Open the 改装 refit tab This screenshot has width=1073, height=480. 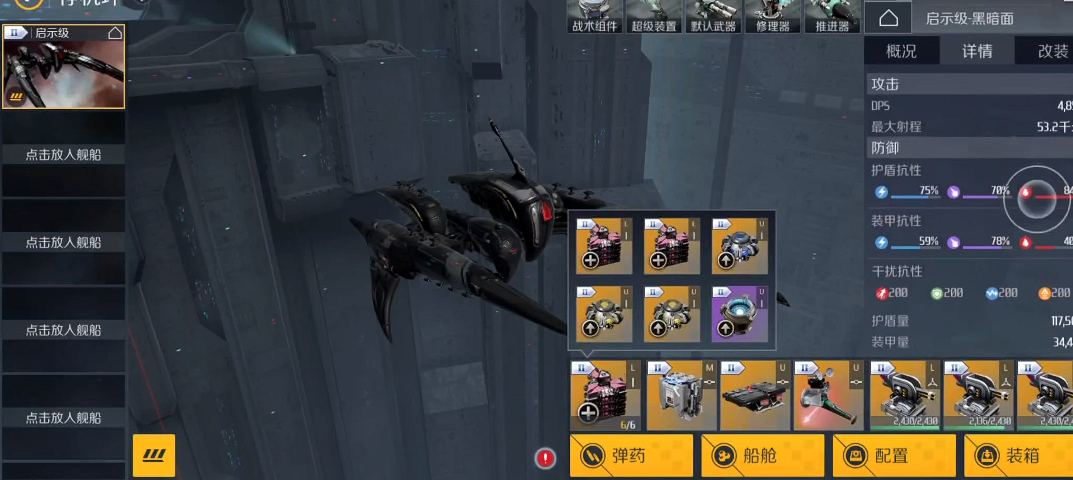click(1051, 51)
